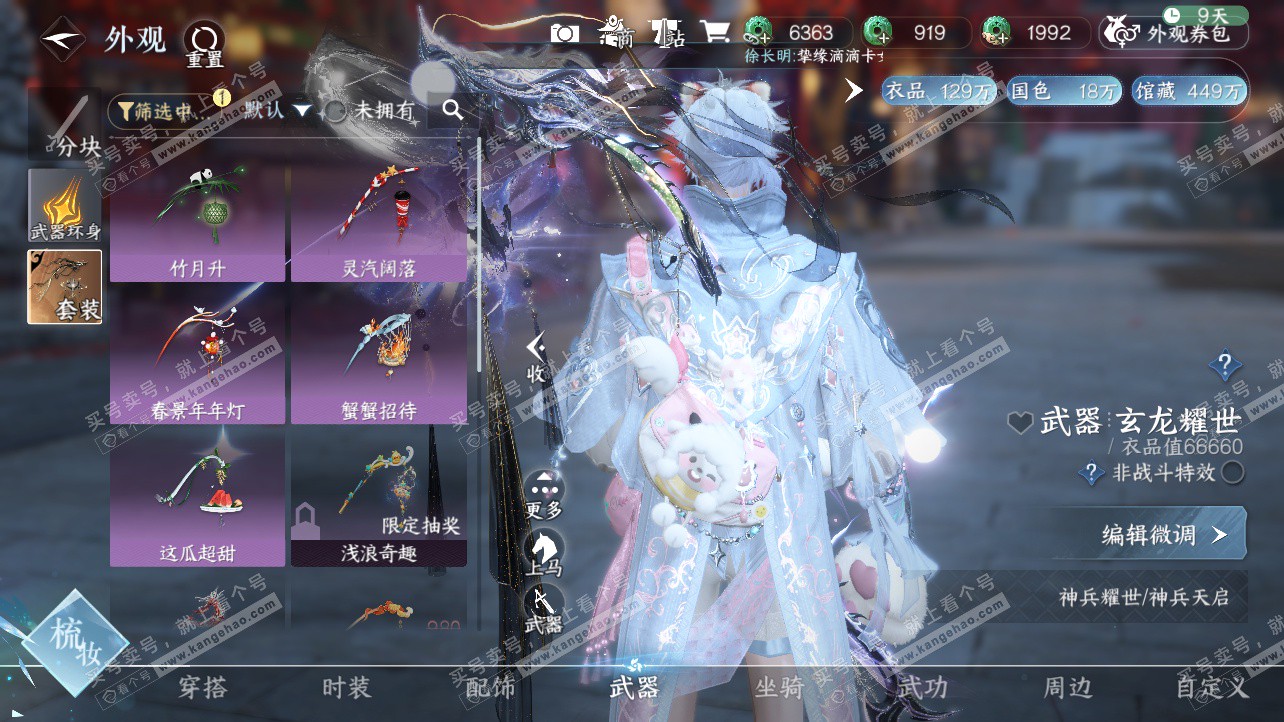Screen dimensions: 1284x722
Task: Switch to the 坐骑 tab
Action: (779, 687)
